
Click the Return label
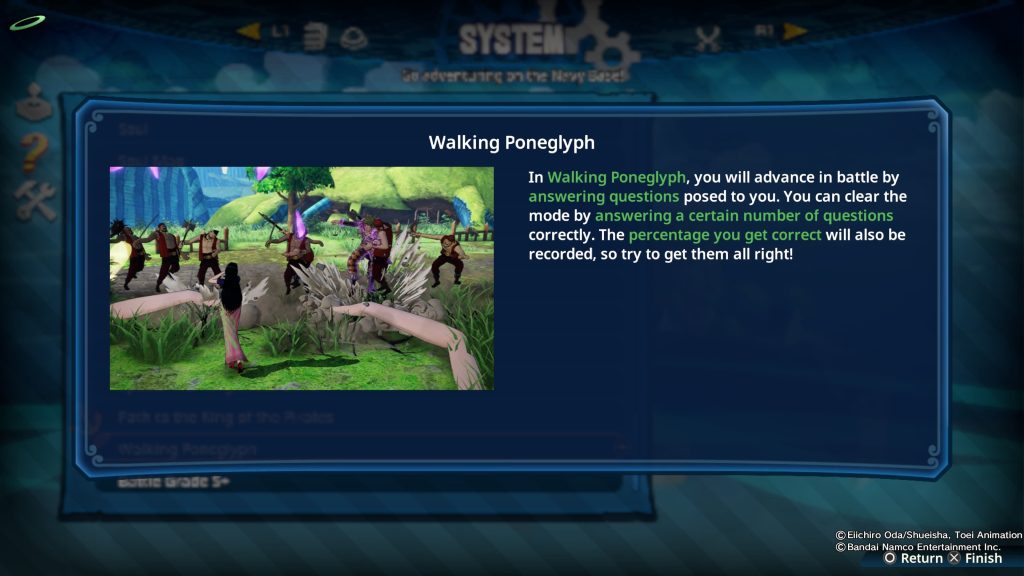point(921,558)
